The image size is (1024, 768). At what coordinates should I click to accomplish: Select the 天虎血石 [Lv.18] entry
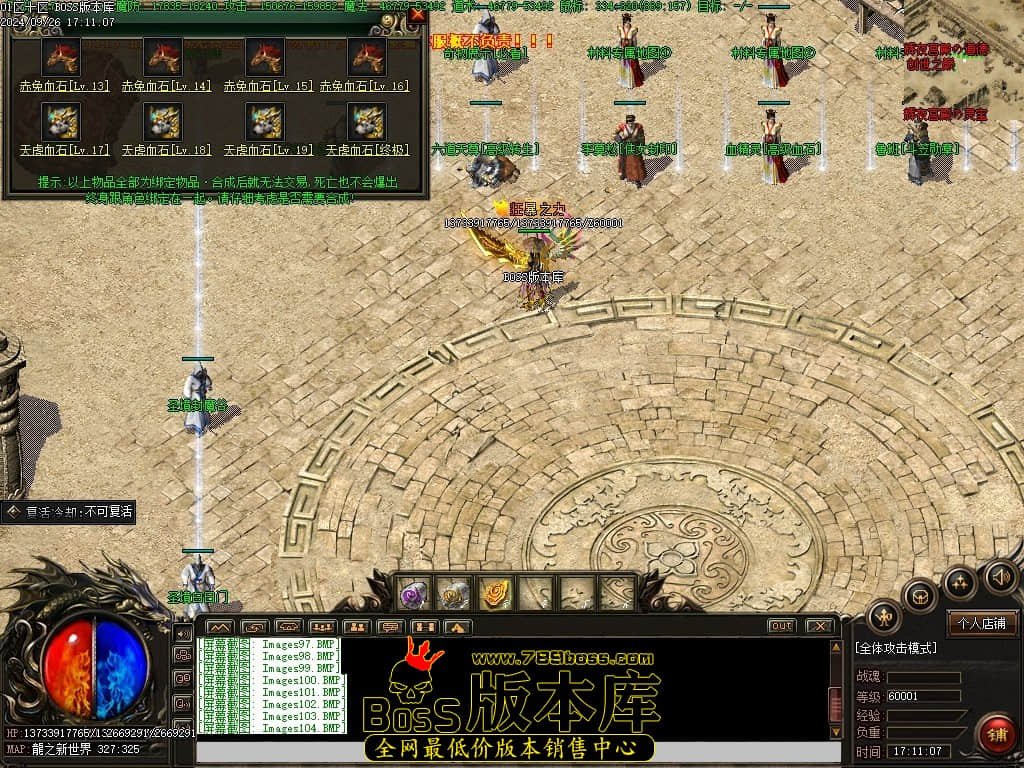163,122
